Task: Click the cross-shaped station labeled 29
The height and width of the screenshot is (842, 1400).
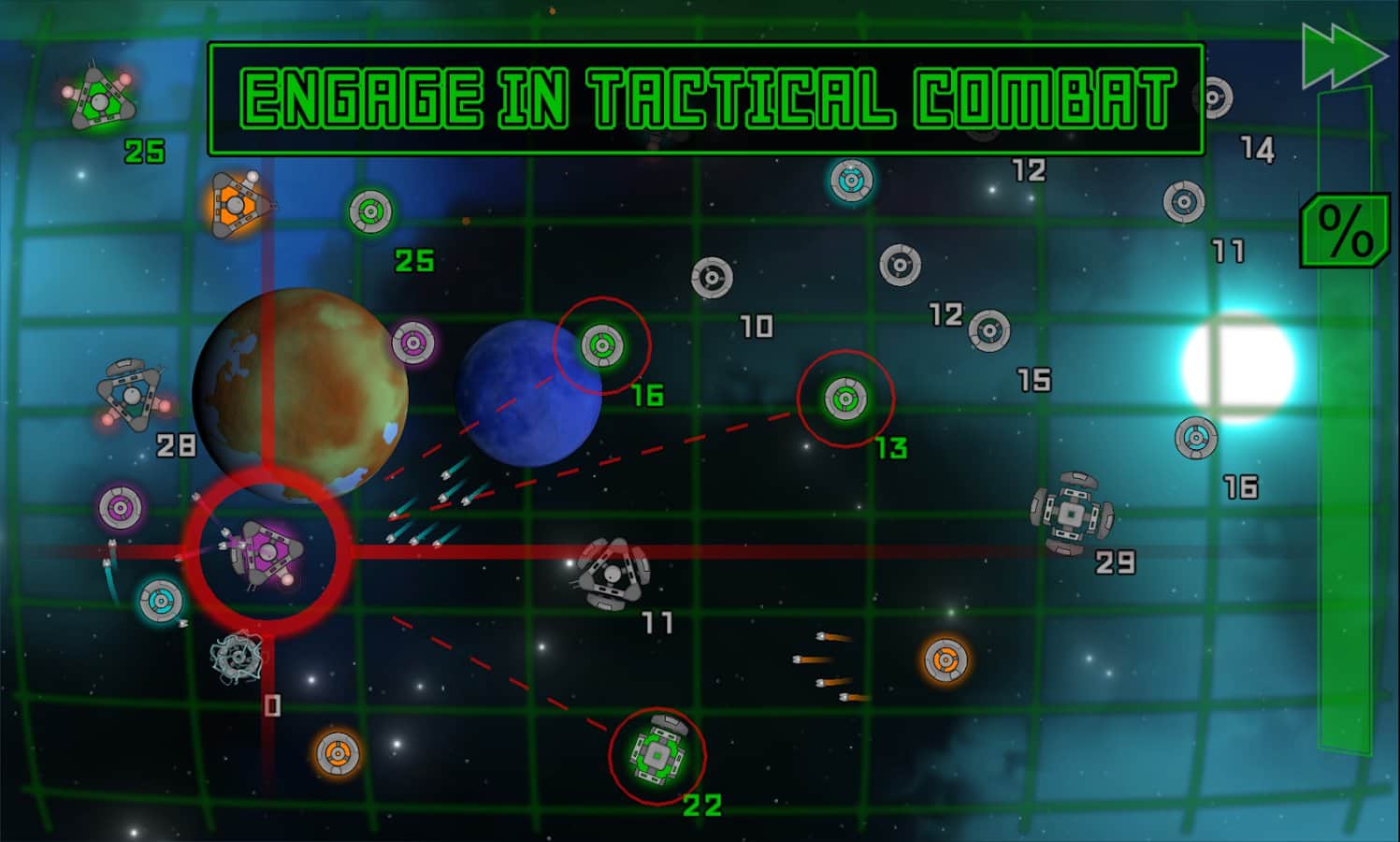Action: pyautogui.click(x=1072, y=513)
